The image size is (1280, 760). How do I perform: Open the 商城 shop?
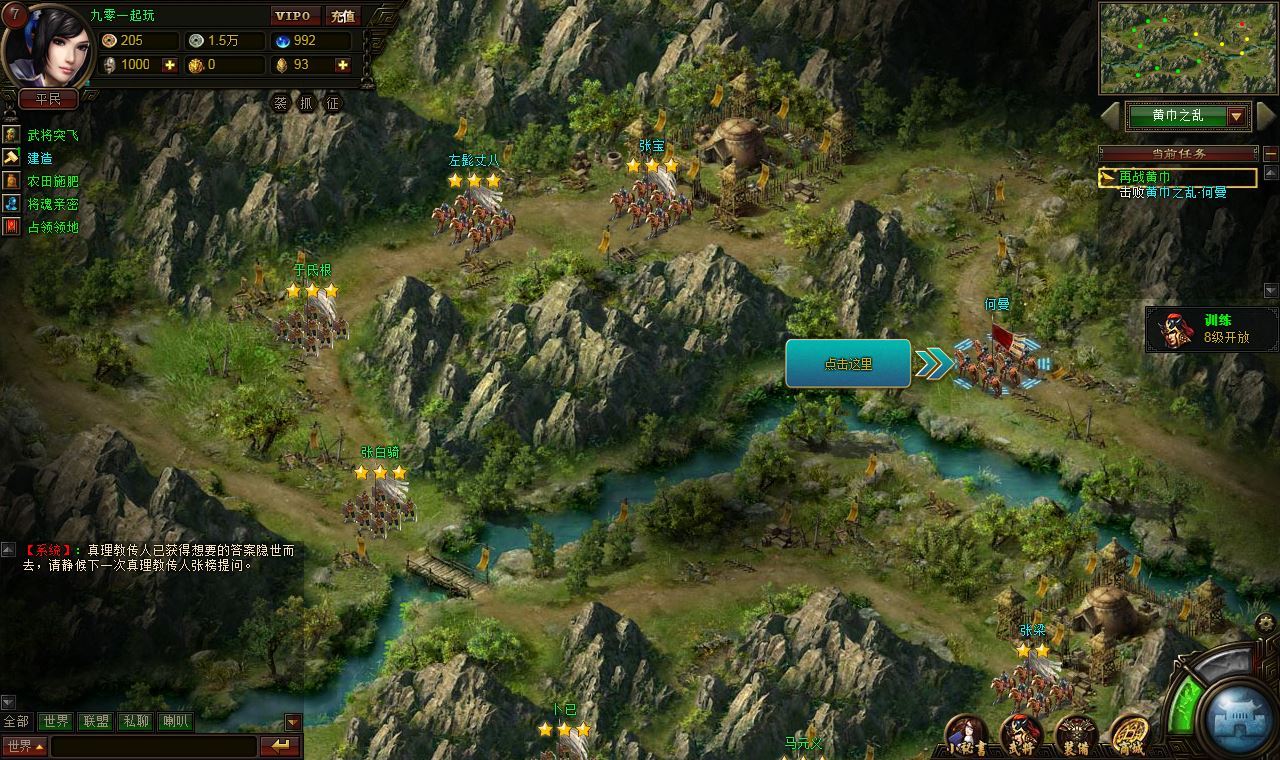(1130, 735)
